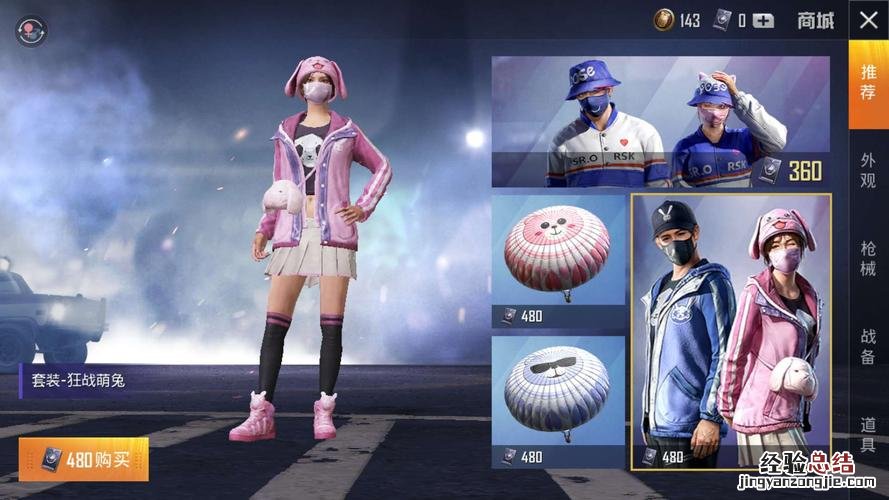This screenshot has width=889, height=500.
Task: Select the 360 blue bucket hat outfit bundle
Action: click(660, 121)
